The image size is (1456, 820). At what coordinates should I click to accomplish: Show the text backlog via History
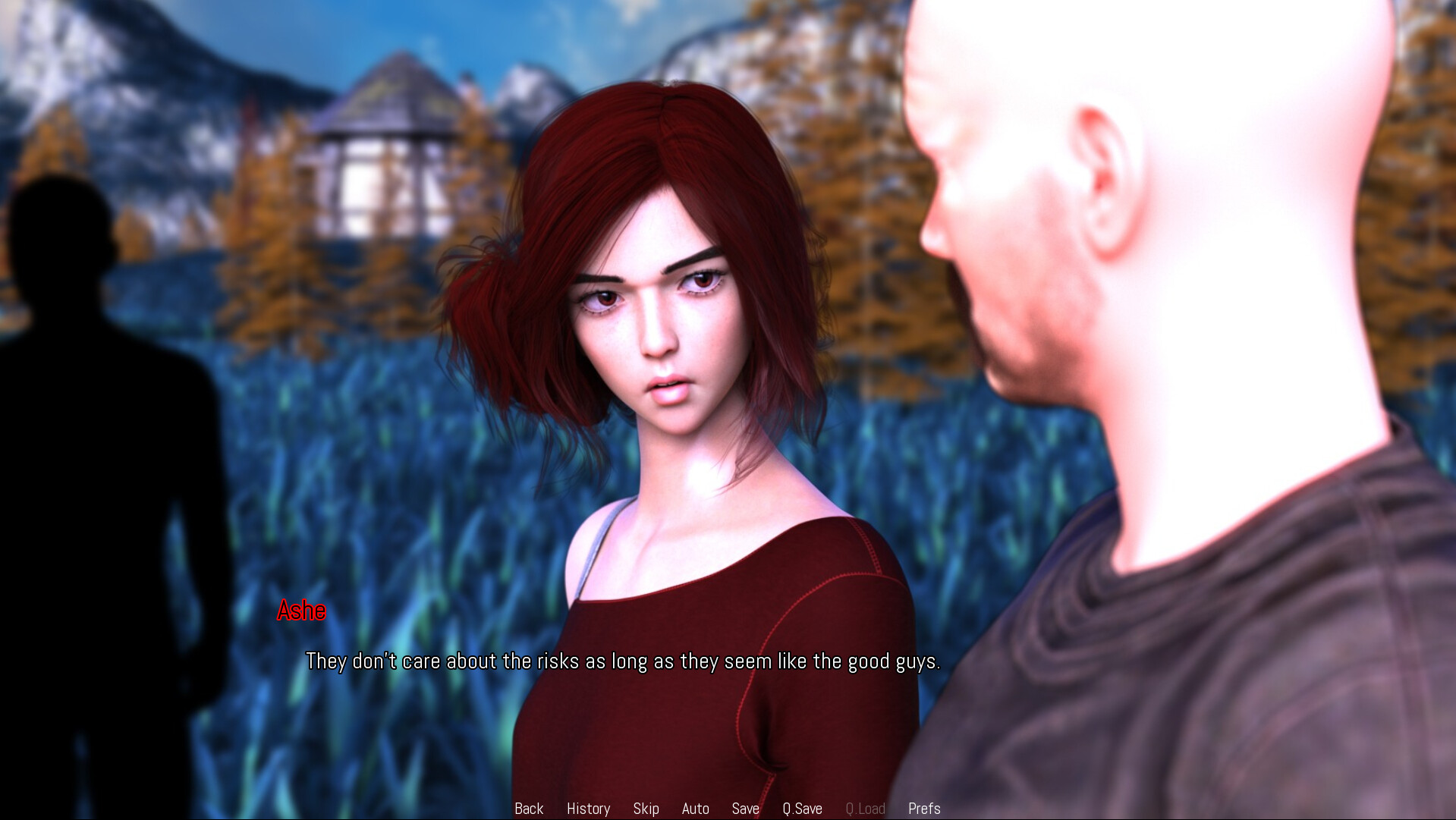588,809
